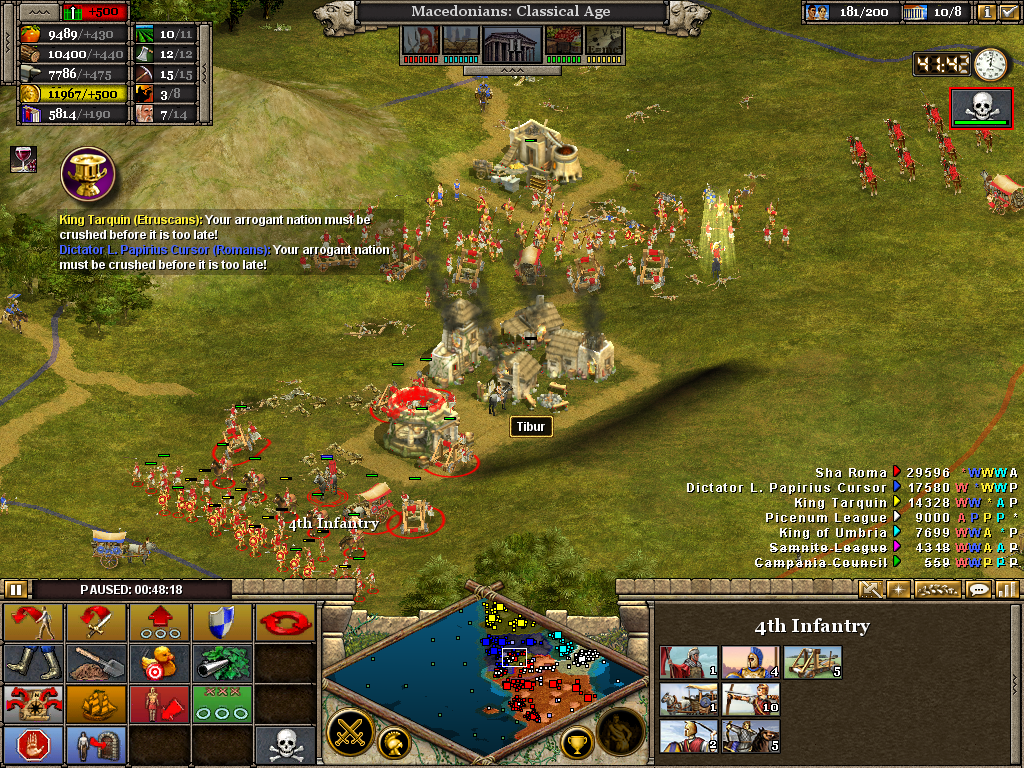
Task: Choose the golden sailing ship command
Action: [96, 704]
